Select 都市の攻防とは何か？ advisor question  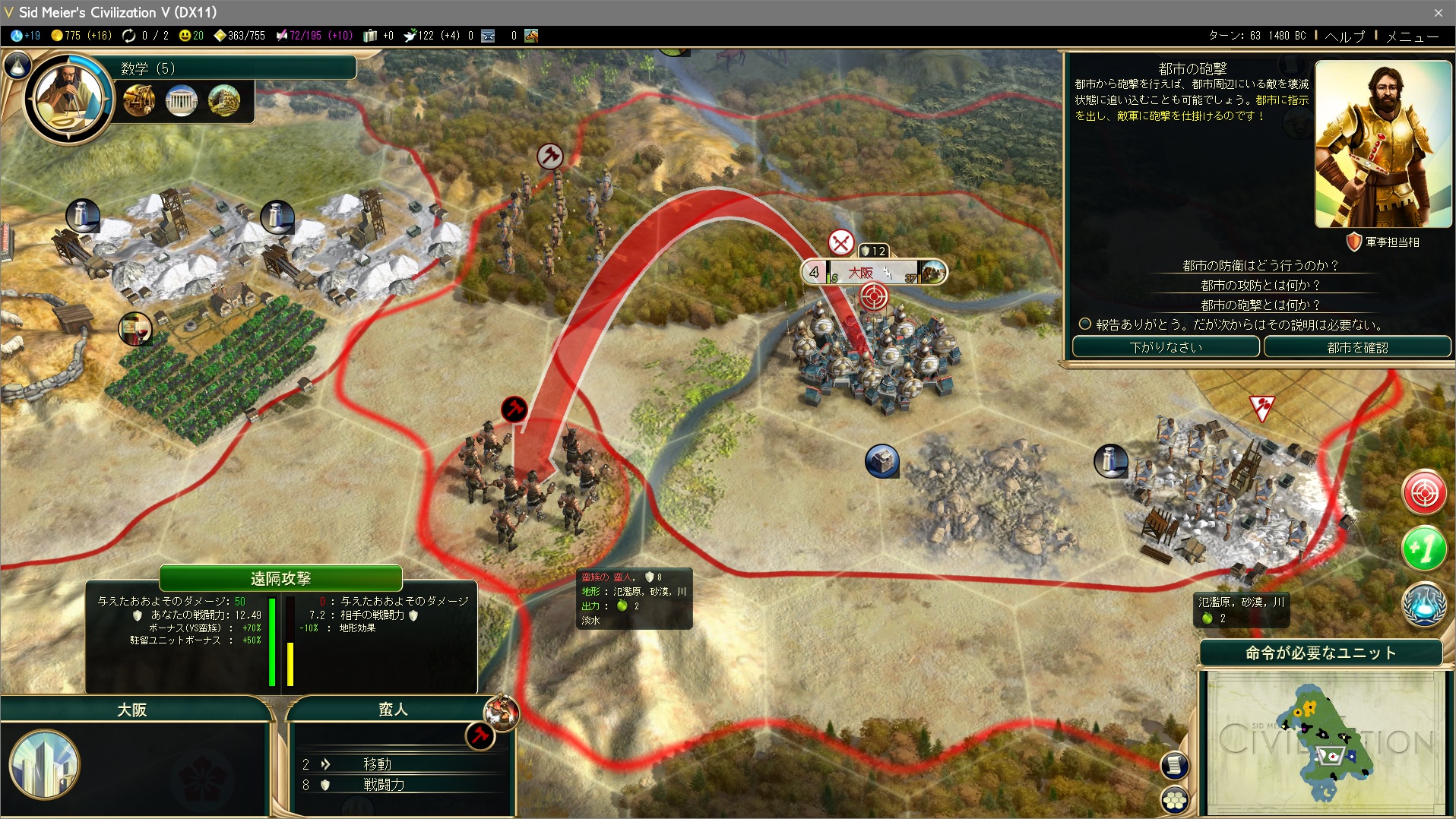tap(1259, 285)
